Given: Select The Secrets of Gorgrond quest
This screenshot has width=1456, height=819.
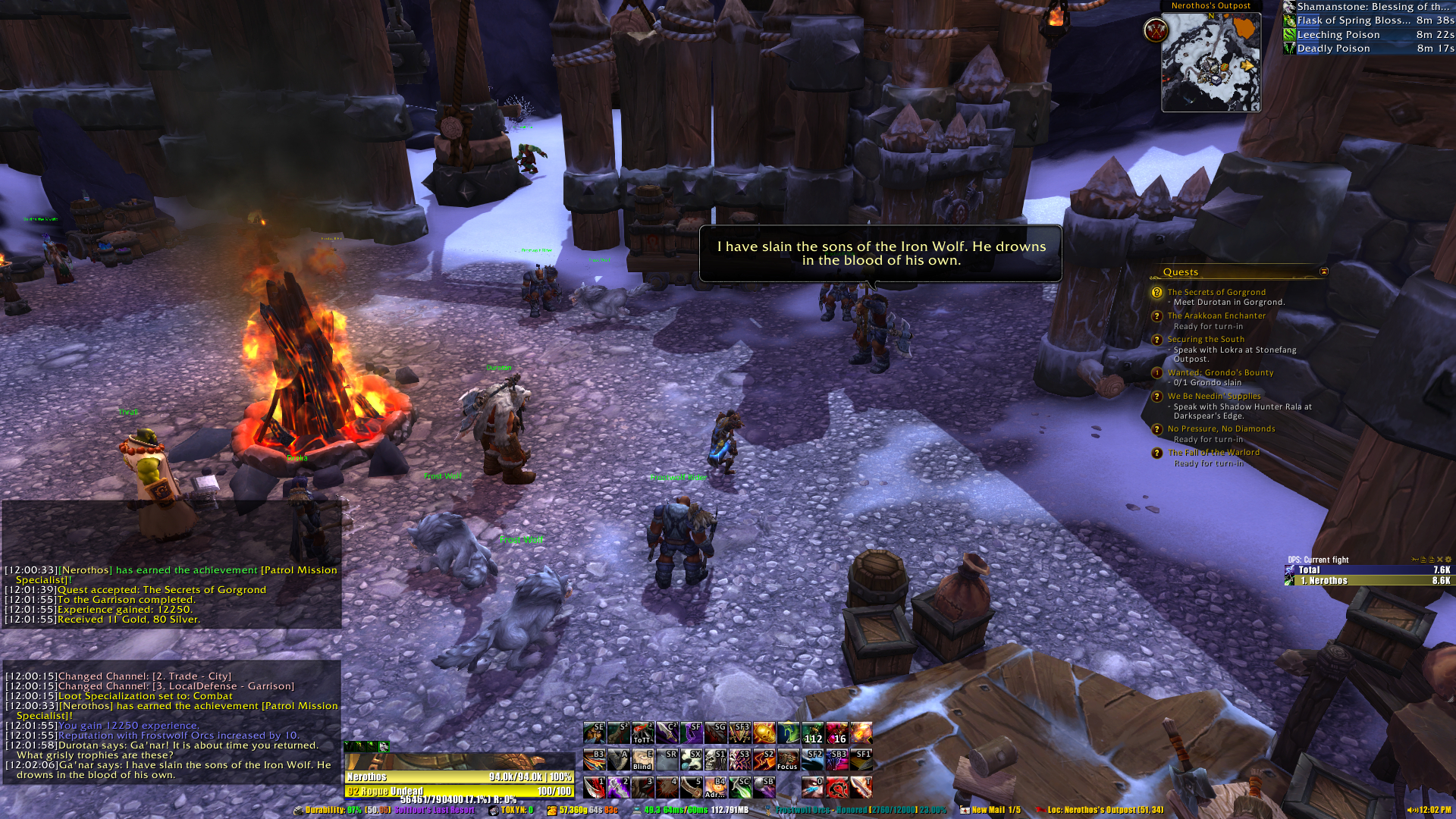Looking at the screenshot, I should [1216, 292].
